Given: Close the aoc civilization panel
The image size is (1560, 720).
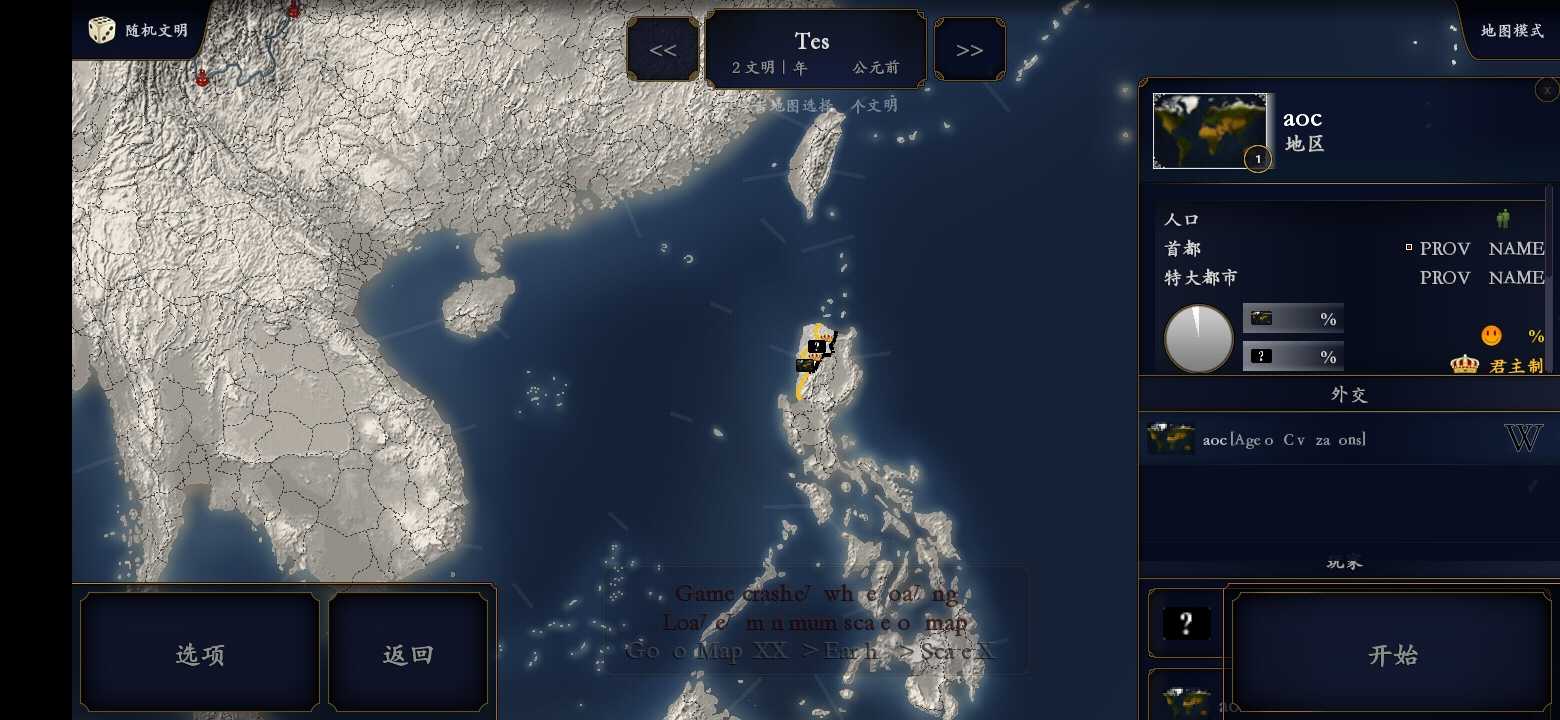Looking at the screenshot, I should point(1547,90).
